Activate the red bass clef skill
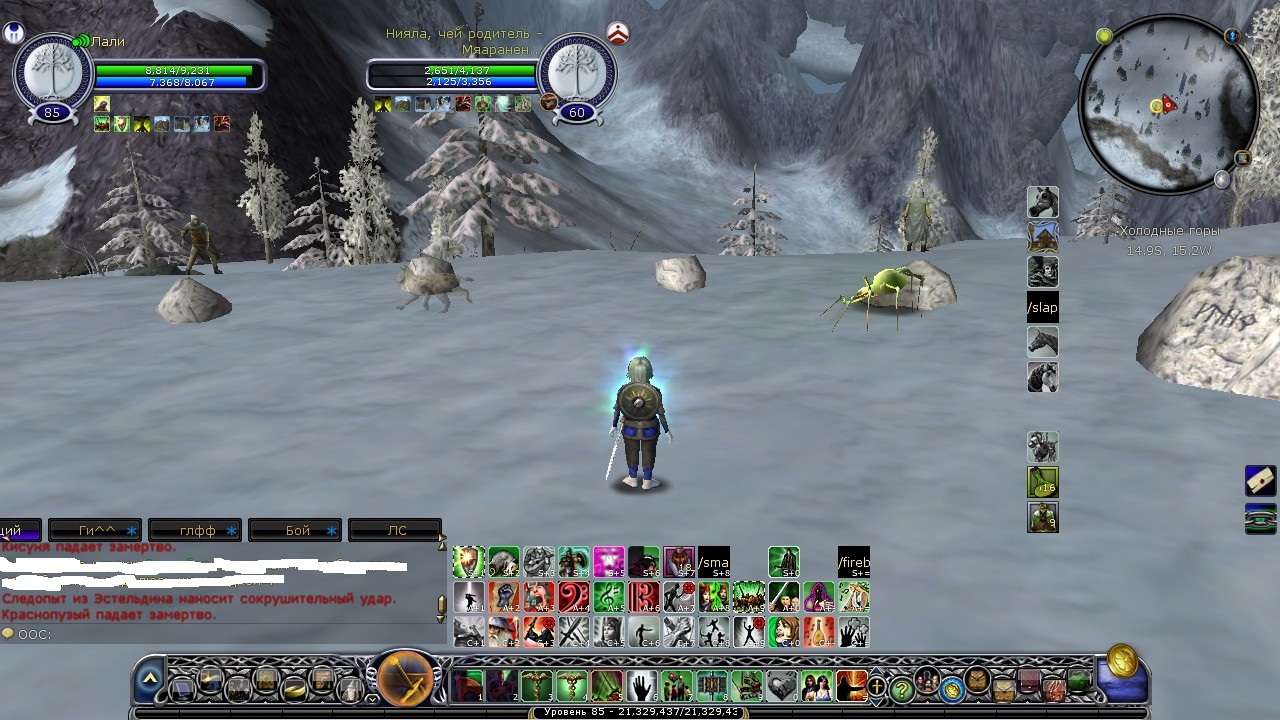This screenshot has width=1280, height=720. 574,597
